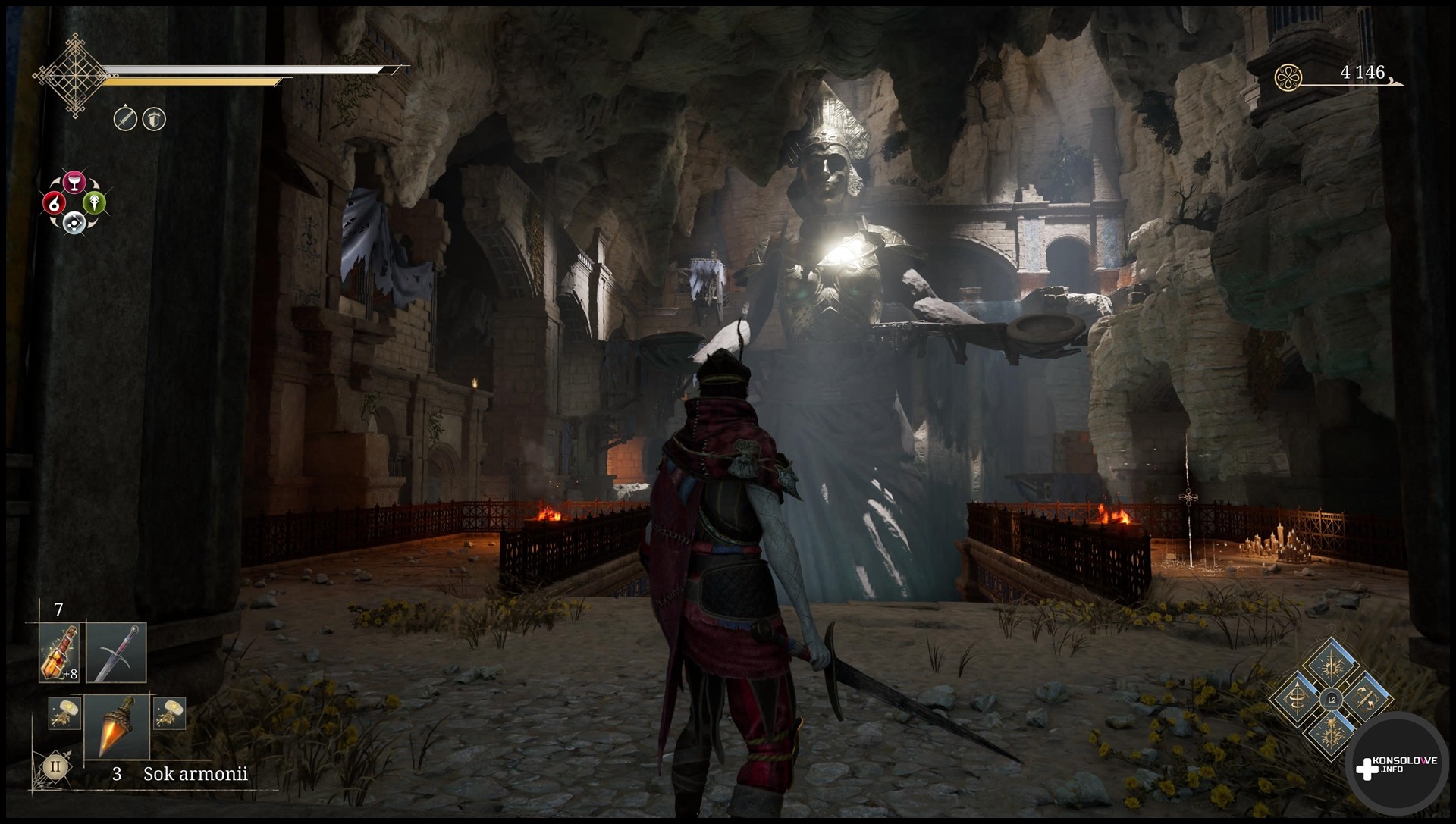Activate the right sword-swap arrows skill

click(x=1364, y=700)
